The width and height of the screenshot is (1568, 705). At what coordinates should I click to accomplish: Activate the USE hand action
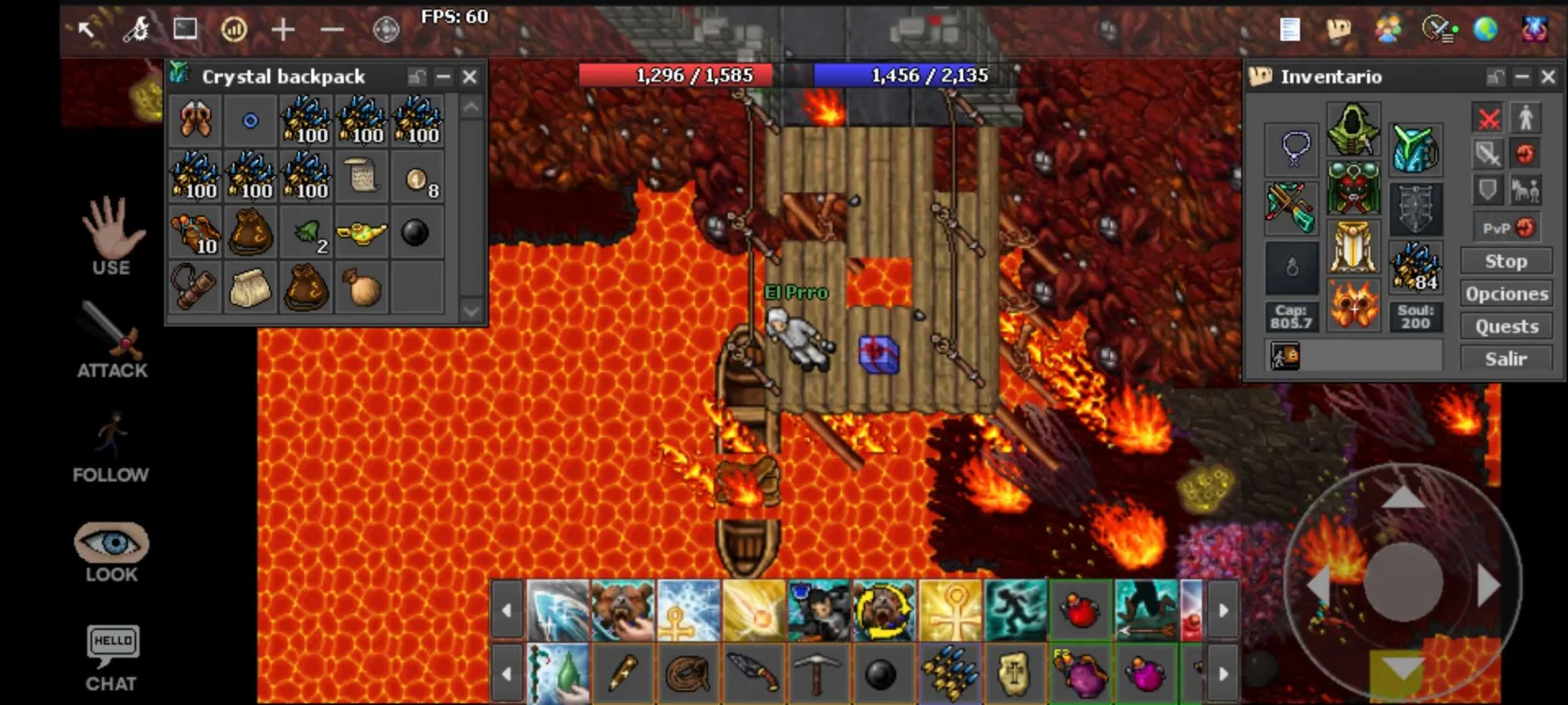coord(111,236)
